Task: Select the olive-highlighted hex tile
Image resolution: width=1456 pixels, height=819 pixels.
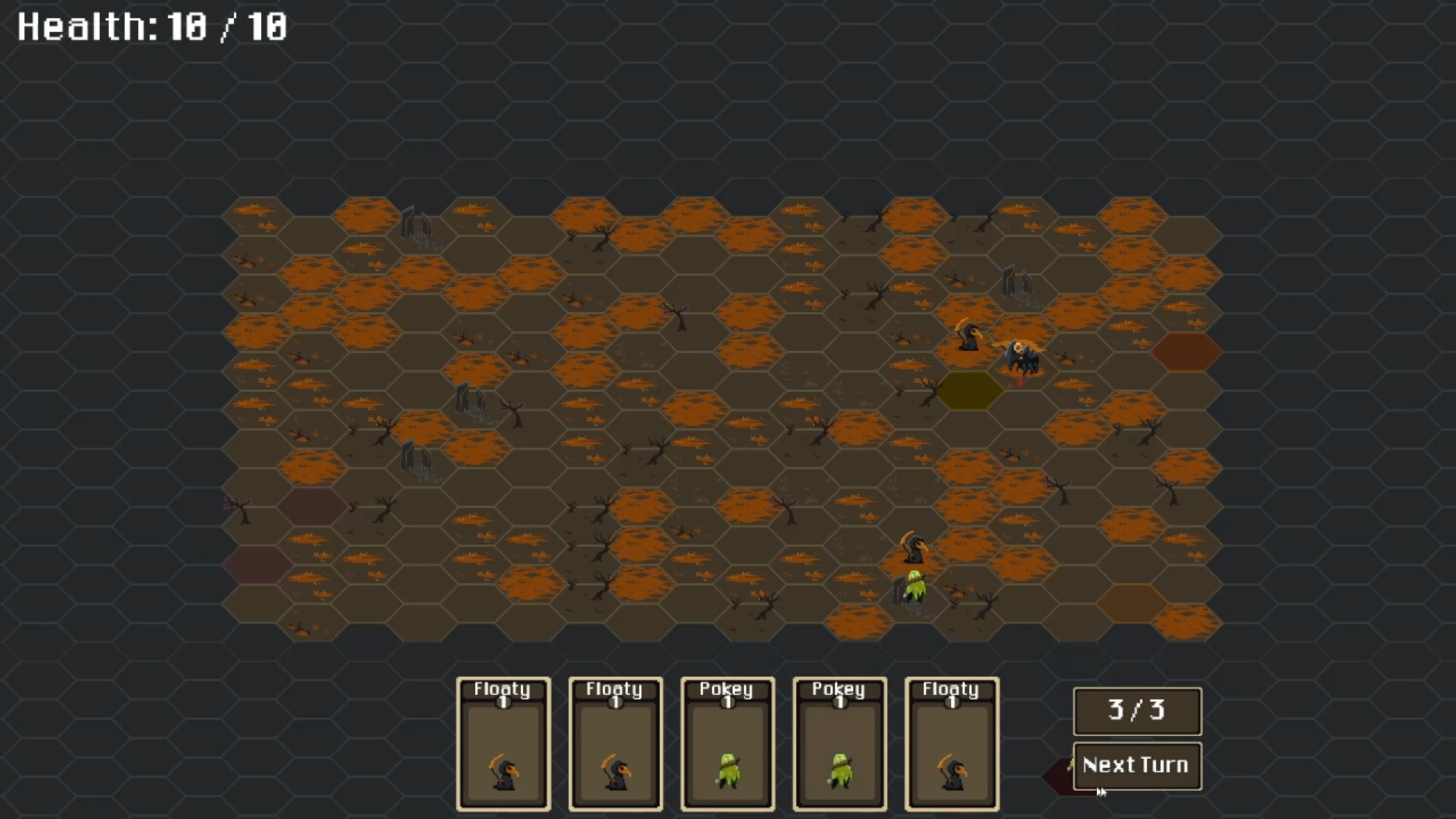Action: 969,391
